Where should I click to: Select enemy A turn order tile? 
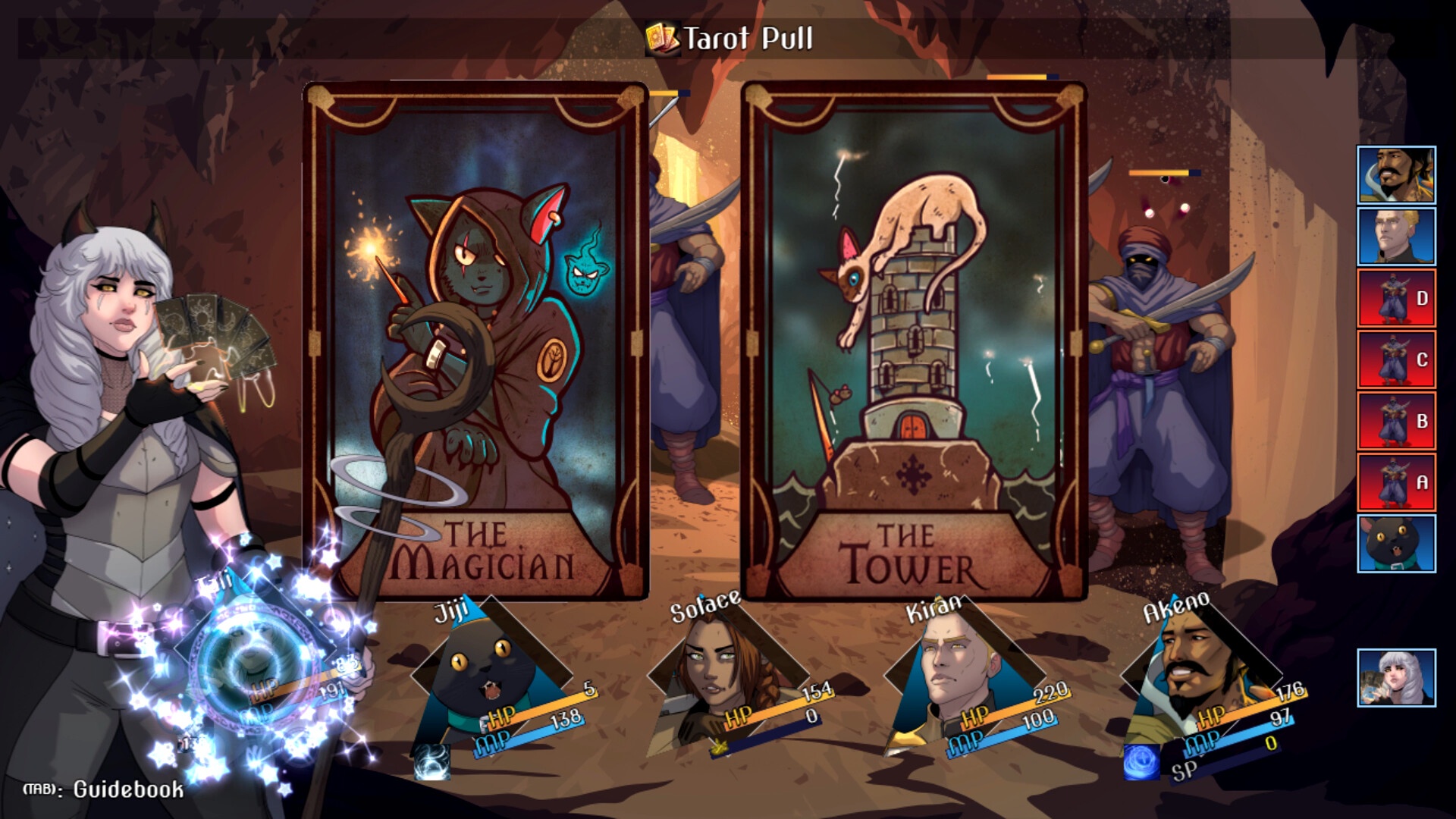[1396, 482]
